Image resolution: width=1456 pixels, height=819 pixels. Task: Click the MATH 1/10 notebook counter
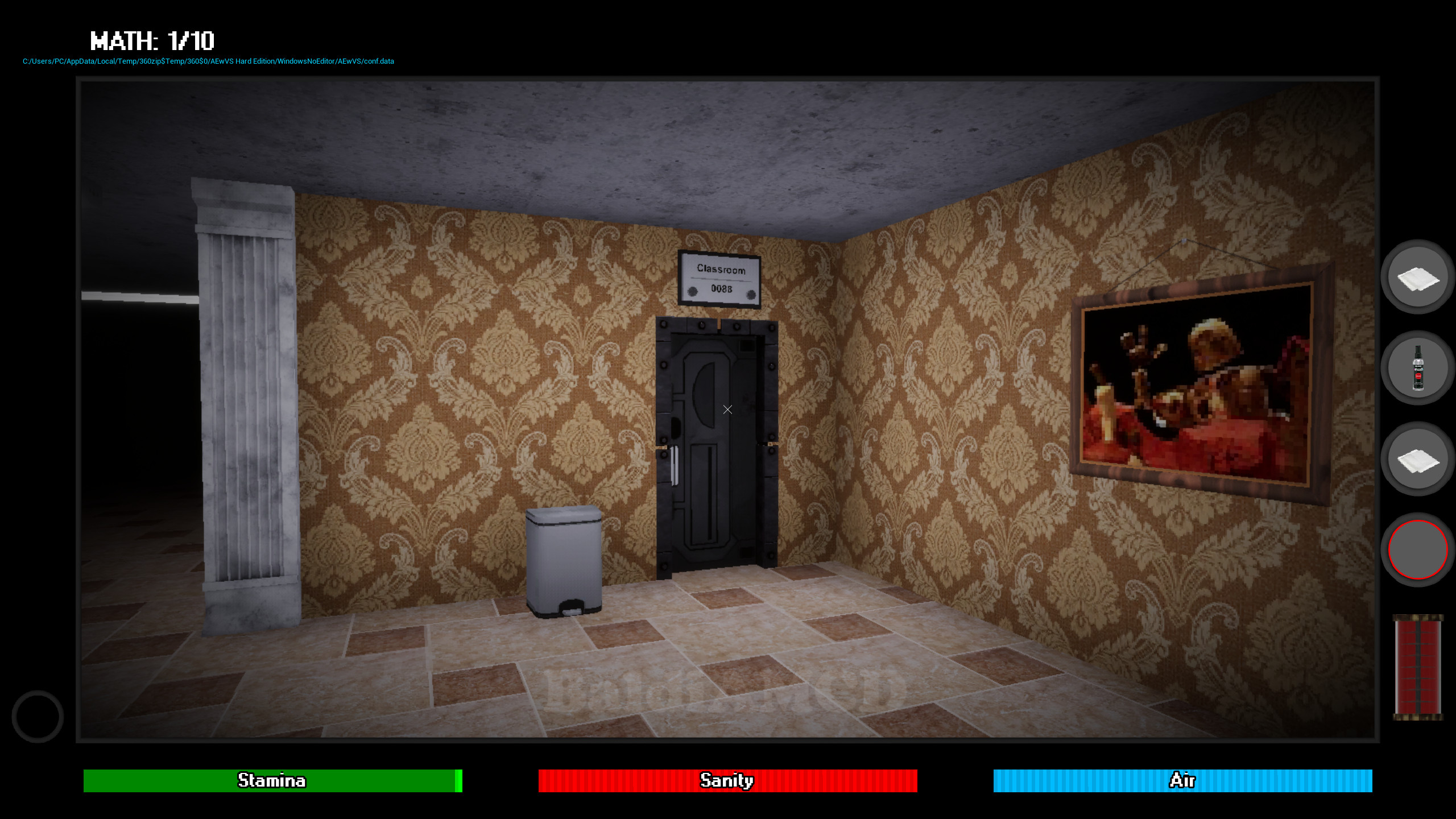[x=152, y=41]
